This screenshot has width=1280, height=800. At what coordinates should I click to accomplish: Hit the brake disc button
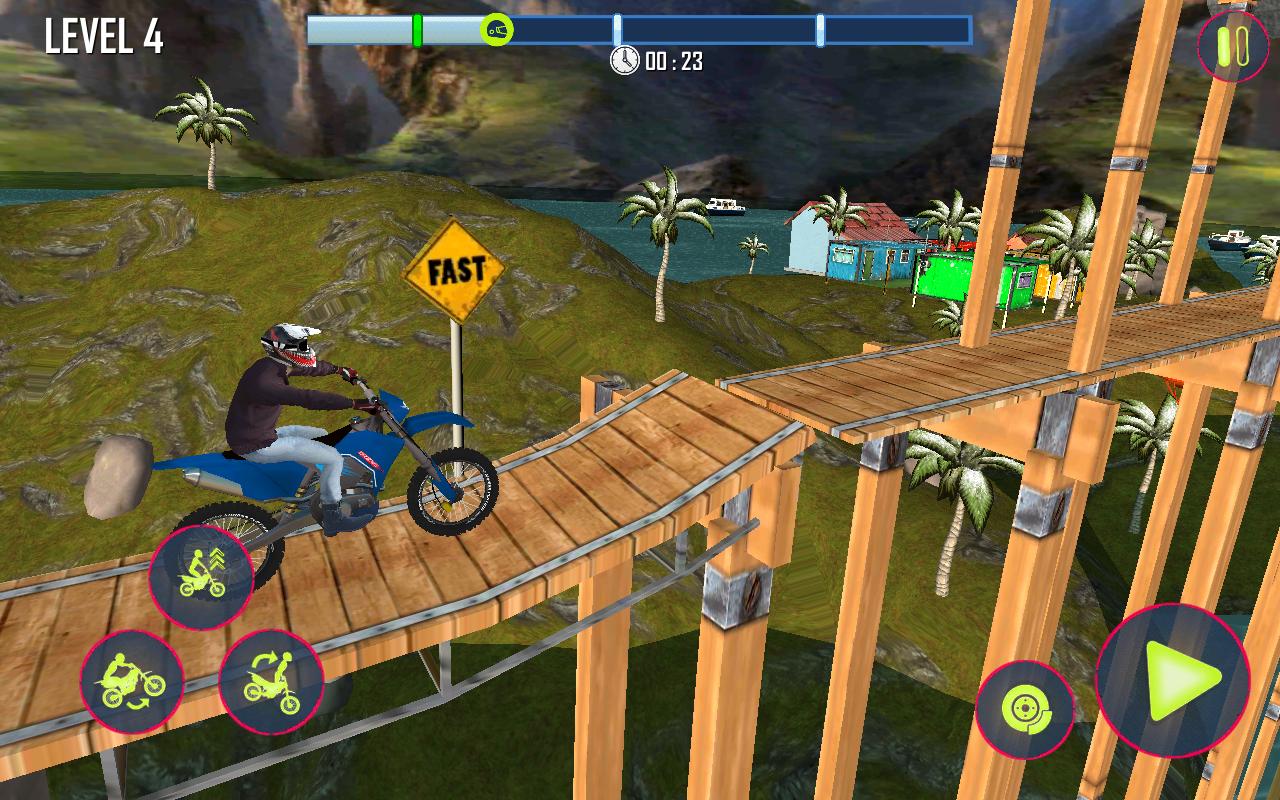[1024, 710]
